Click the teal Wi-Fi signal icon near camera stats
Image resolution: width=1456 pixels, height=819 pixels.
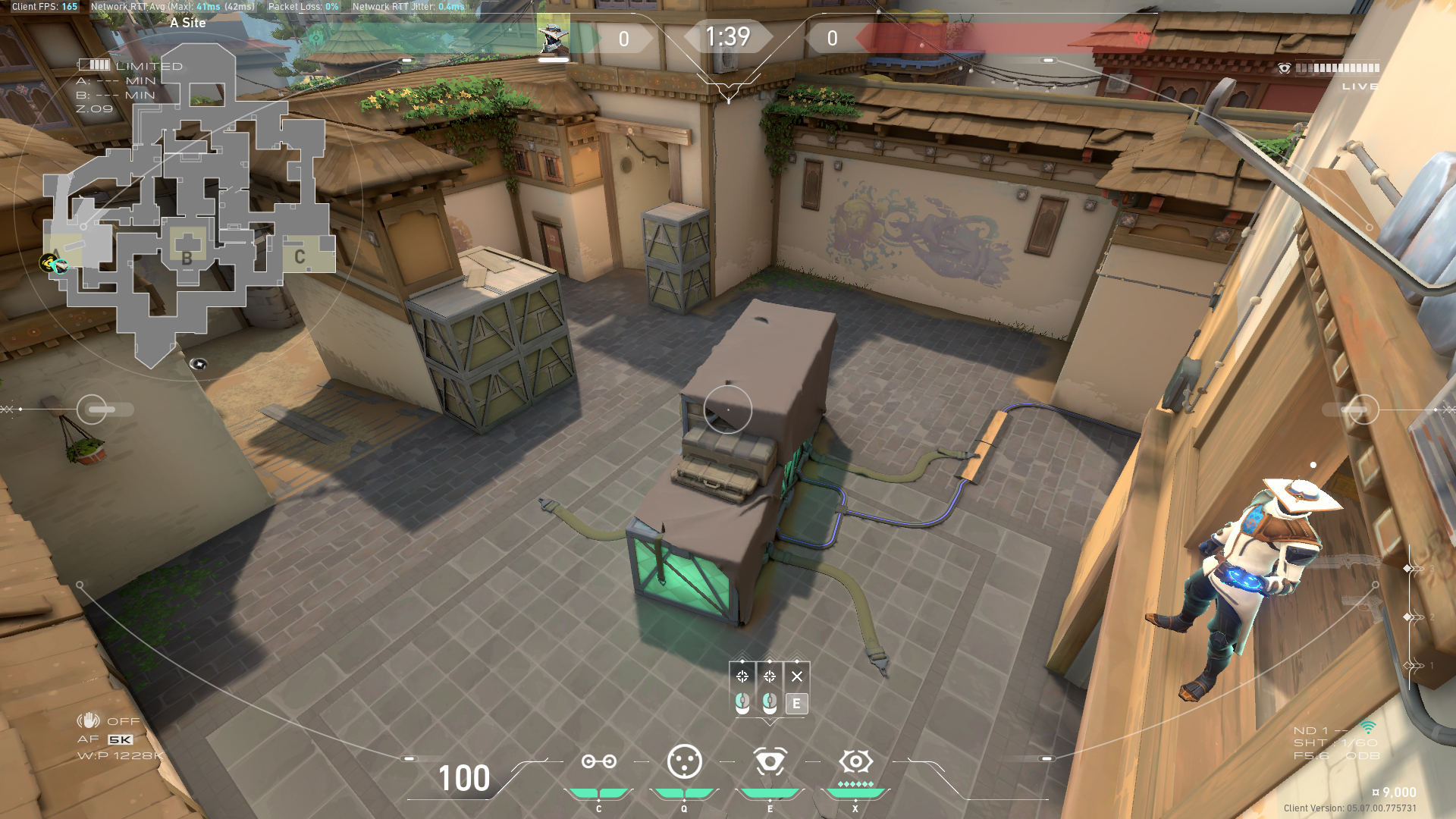pyautogui.click(x=1368, y=727)
